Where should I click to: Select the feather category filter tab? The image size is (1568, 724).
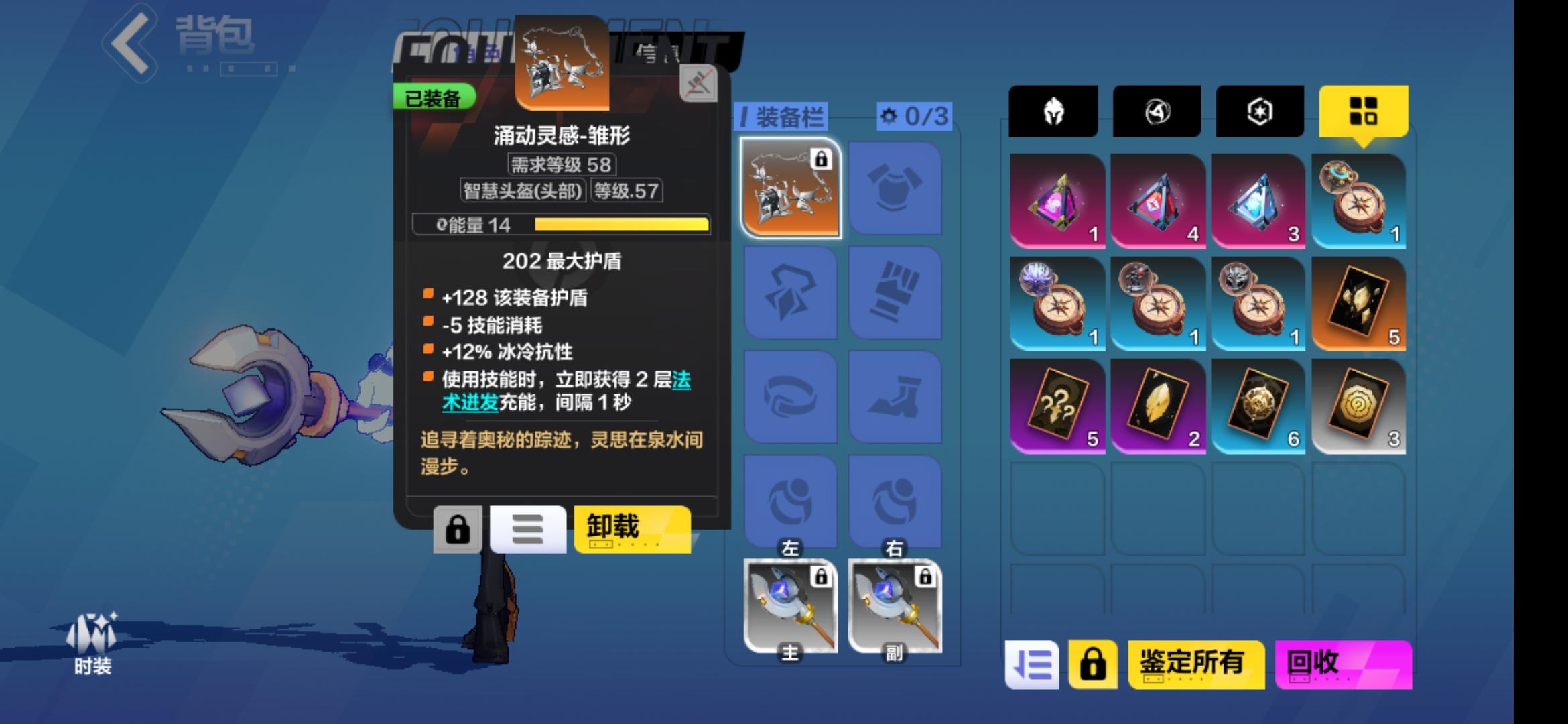pos(1156,113)
